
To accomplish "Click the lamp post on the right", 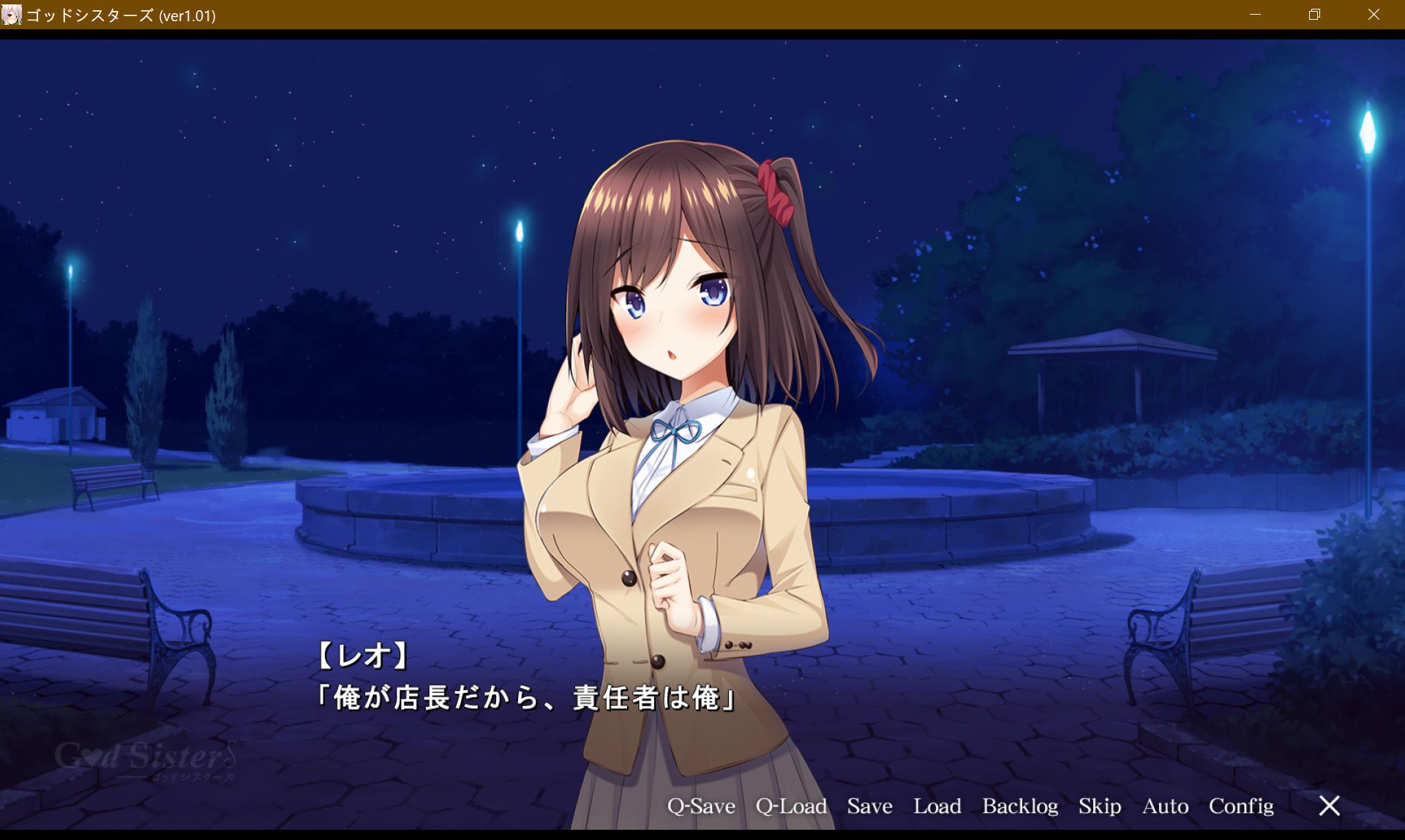I will coord(1370,220).
